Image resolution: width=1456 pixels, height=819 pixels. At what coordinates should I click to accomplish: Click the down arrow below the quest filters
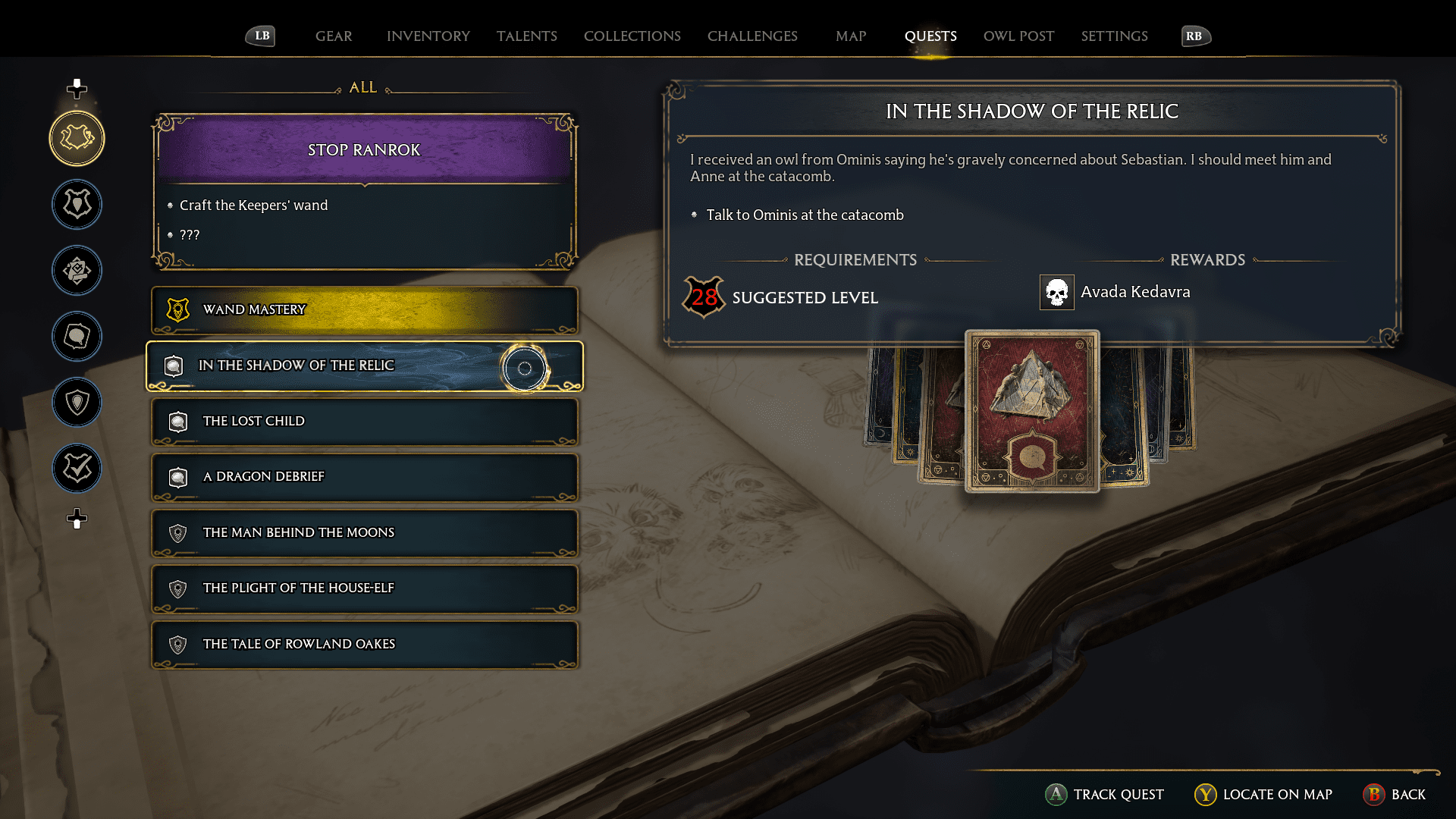(x=76, y=520)
